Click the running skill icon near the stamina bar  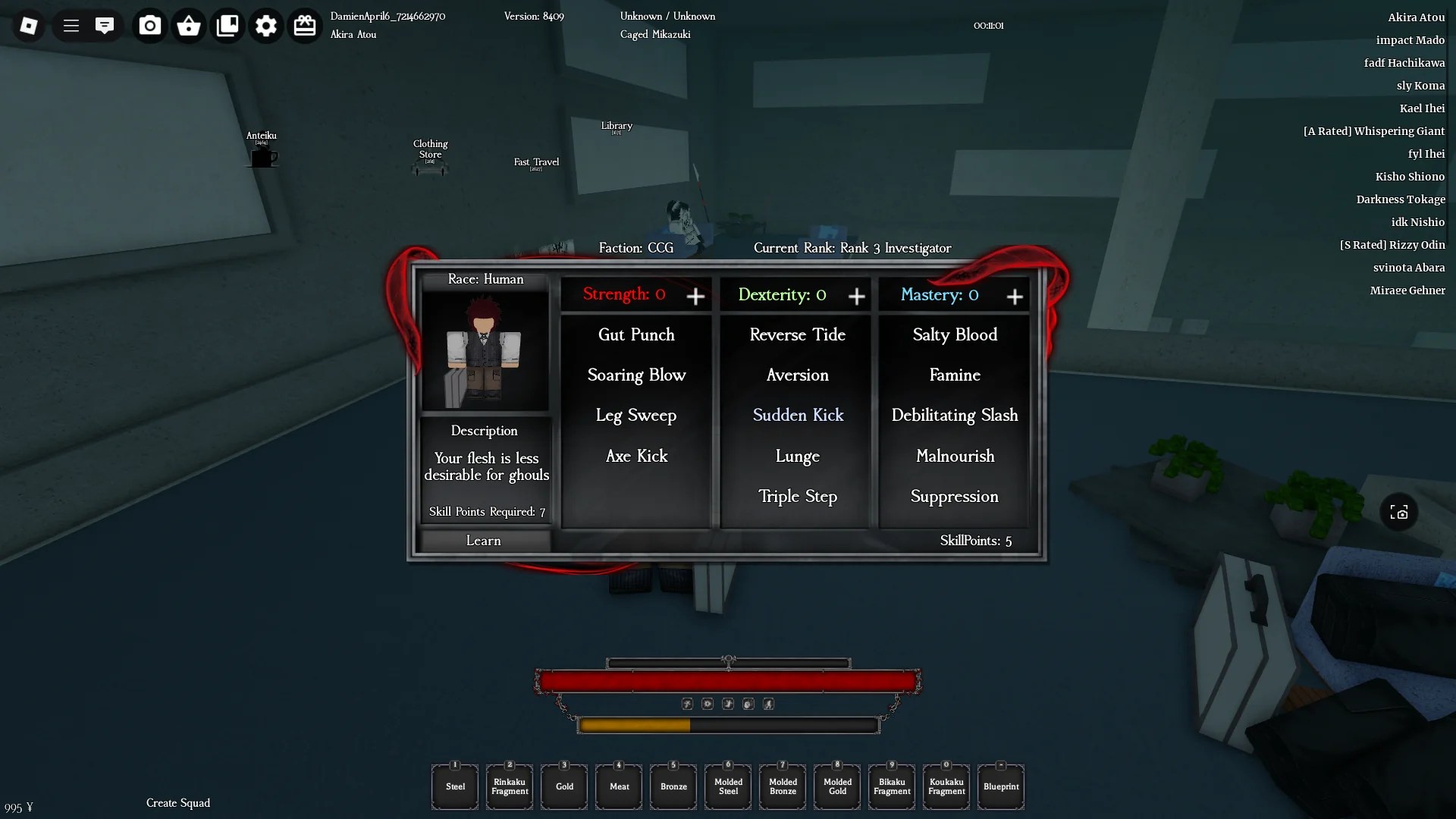pos(769,704)
